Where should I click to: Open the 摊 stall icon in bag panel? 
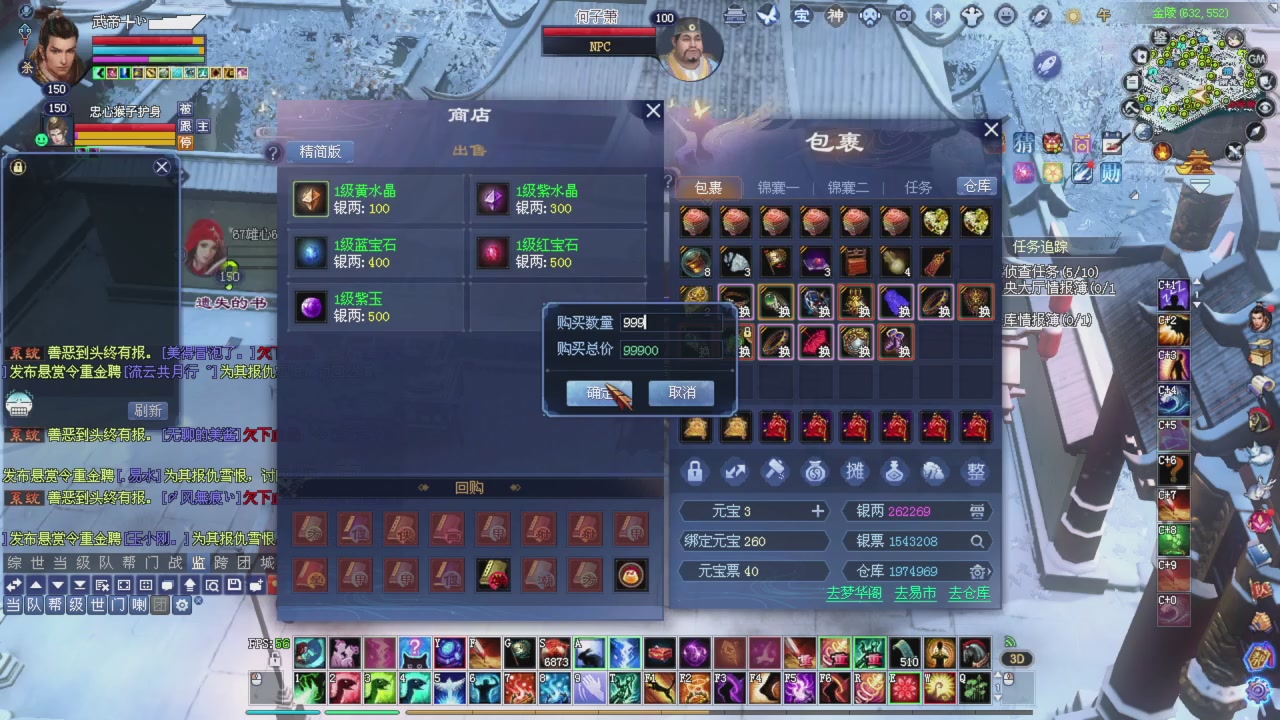[855, 471]
